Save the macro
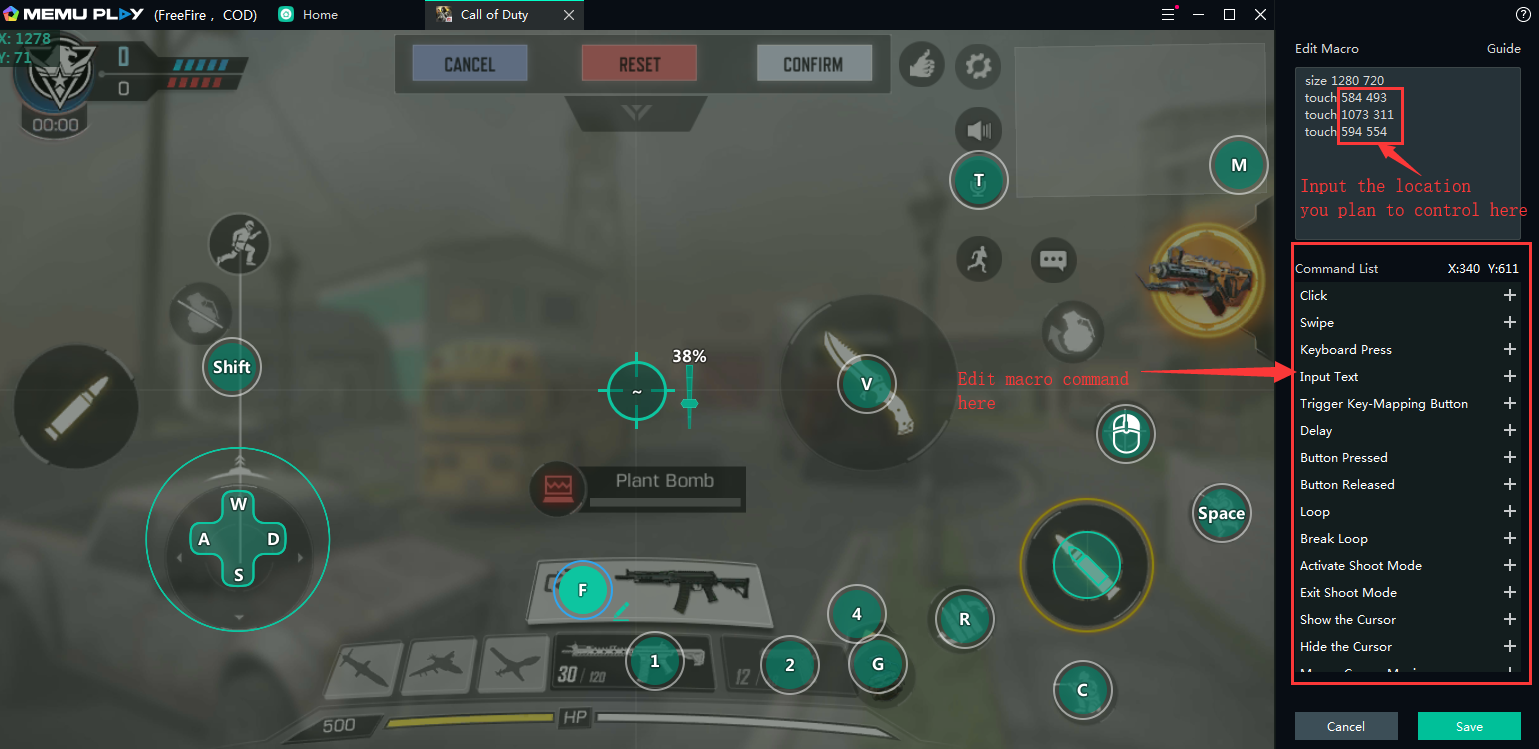This screenshot has width=1539, height=749. pos(1468,726)
